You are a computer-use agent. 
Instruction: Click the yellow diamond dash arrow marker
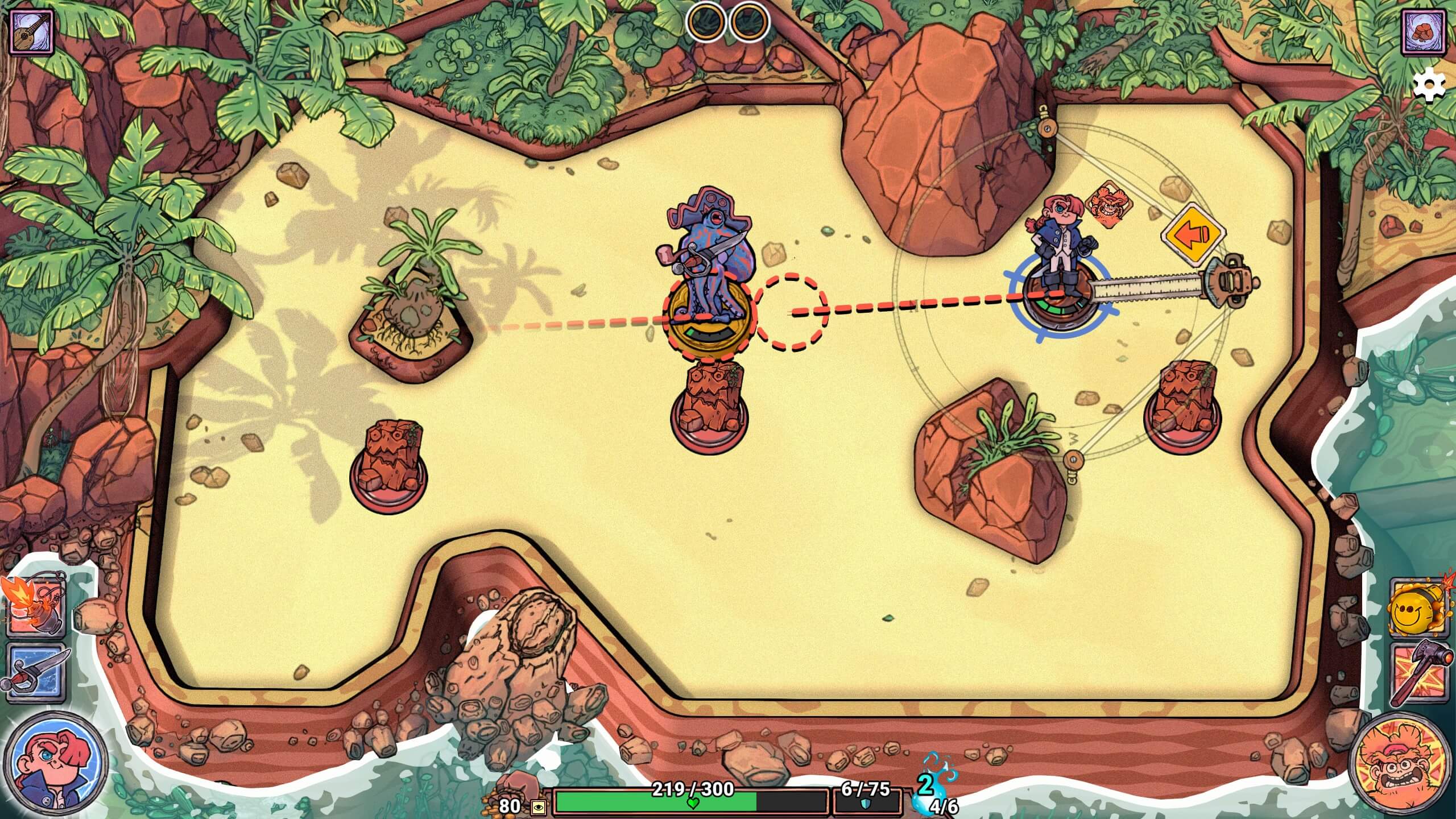pyautogui.click(x=1193, y=234)
